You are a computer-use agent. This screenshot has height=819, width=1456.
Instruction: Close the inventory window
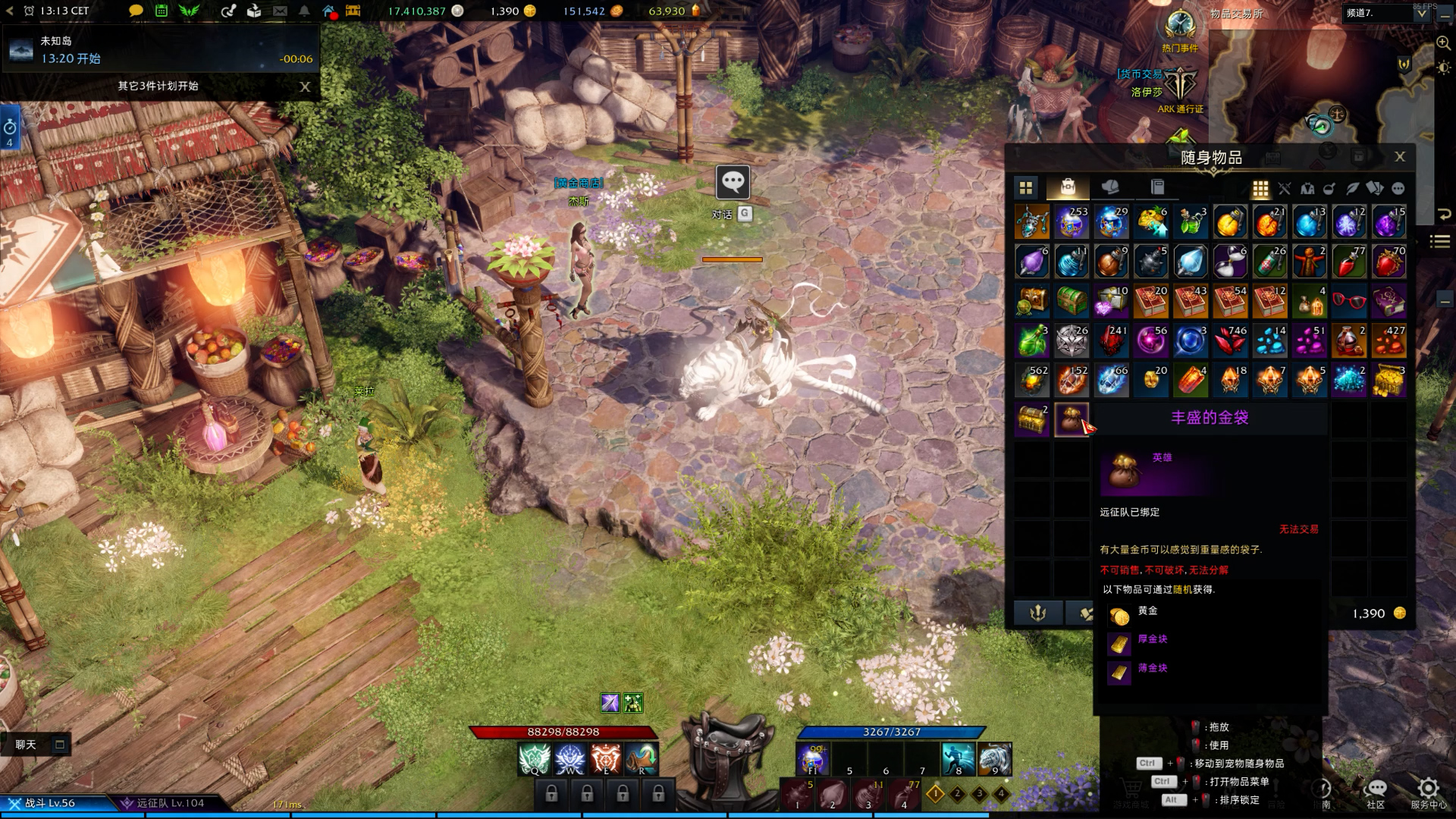pyautogui.click(x=1399, y=157)
